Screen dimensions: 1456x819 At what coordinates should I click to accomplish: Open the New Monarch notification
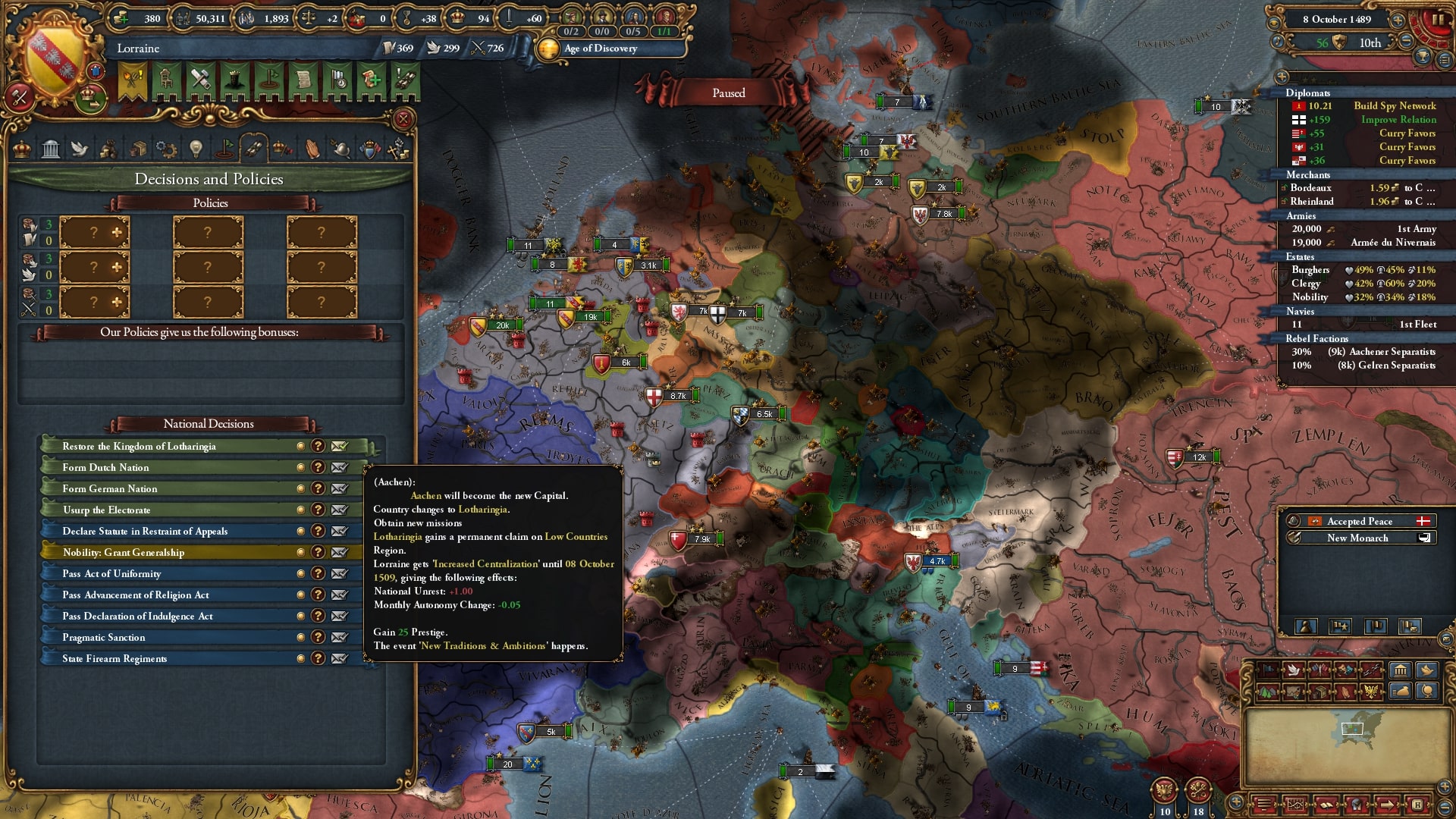coord(1357,538)
